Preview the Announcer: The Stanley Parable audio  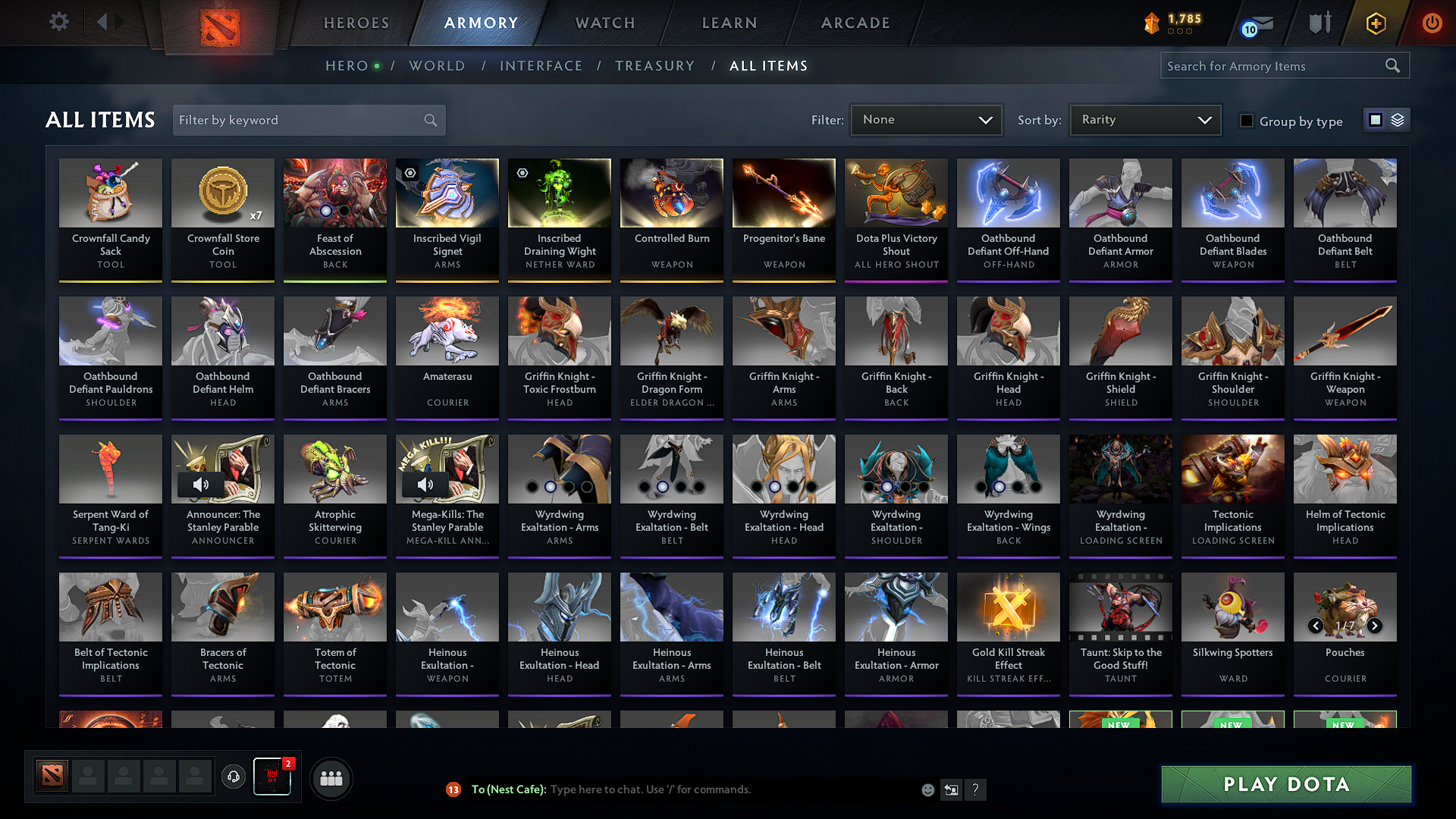(201, 485)
